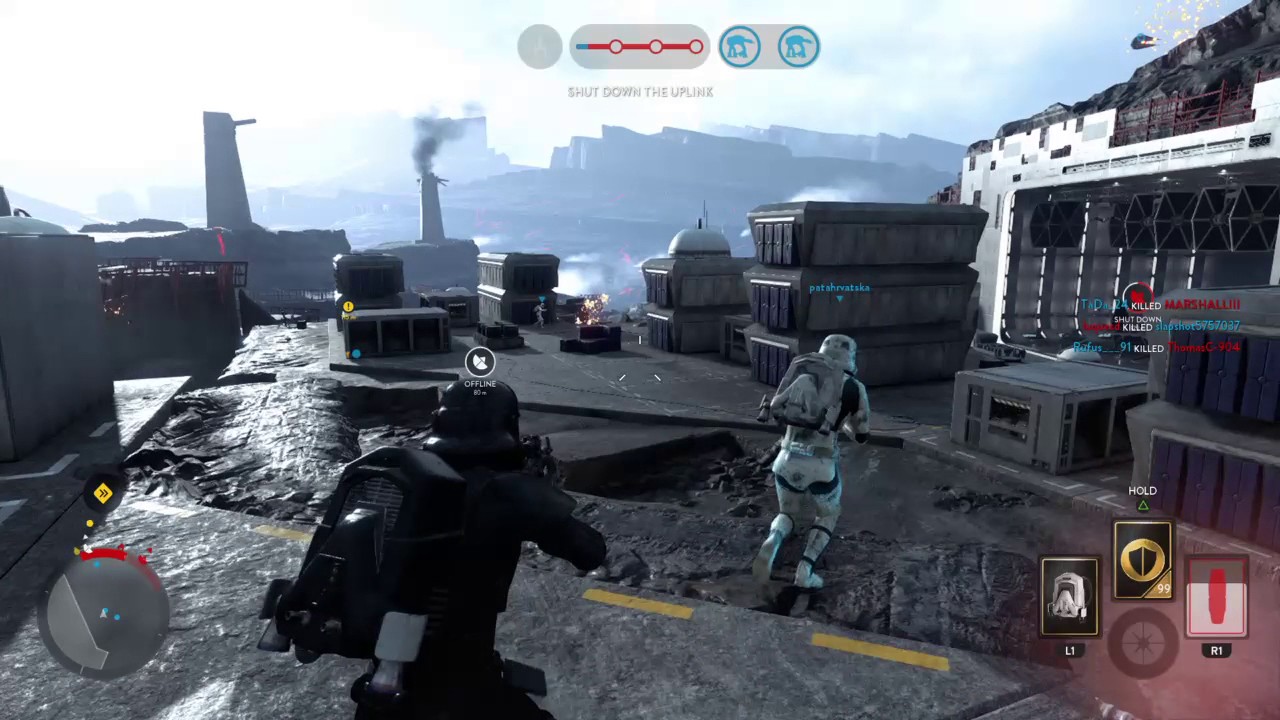
Task: Click the SHUT DOWN THE UPLINK objective text
Action: pyautogui.click(x=639, y=91)
